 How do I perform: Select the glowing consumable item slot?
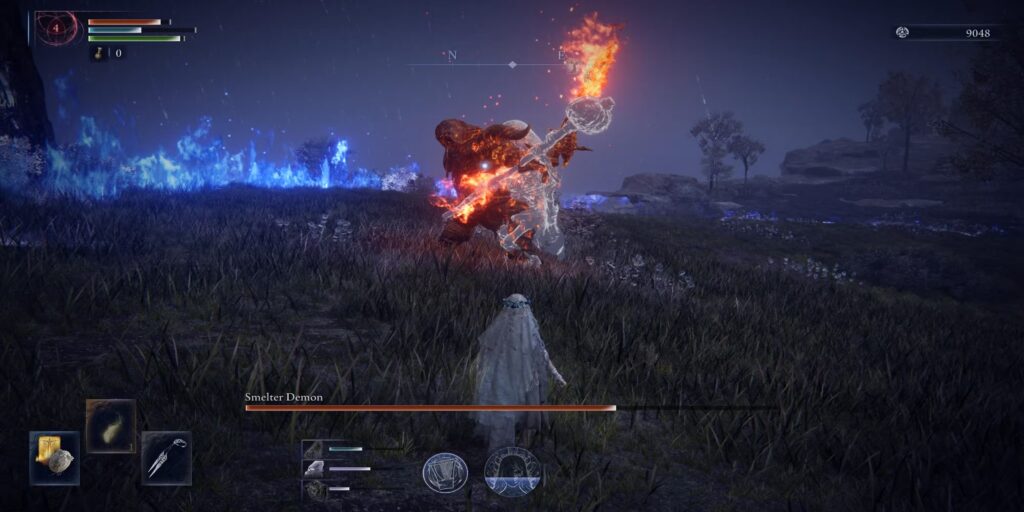(110, 426)
